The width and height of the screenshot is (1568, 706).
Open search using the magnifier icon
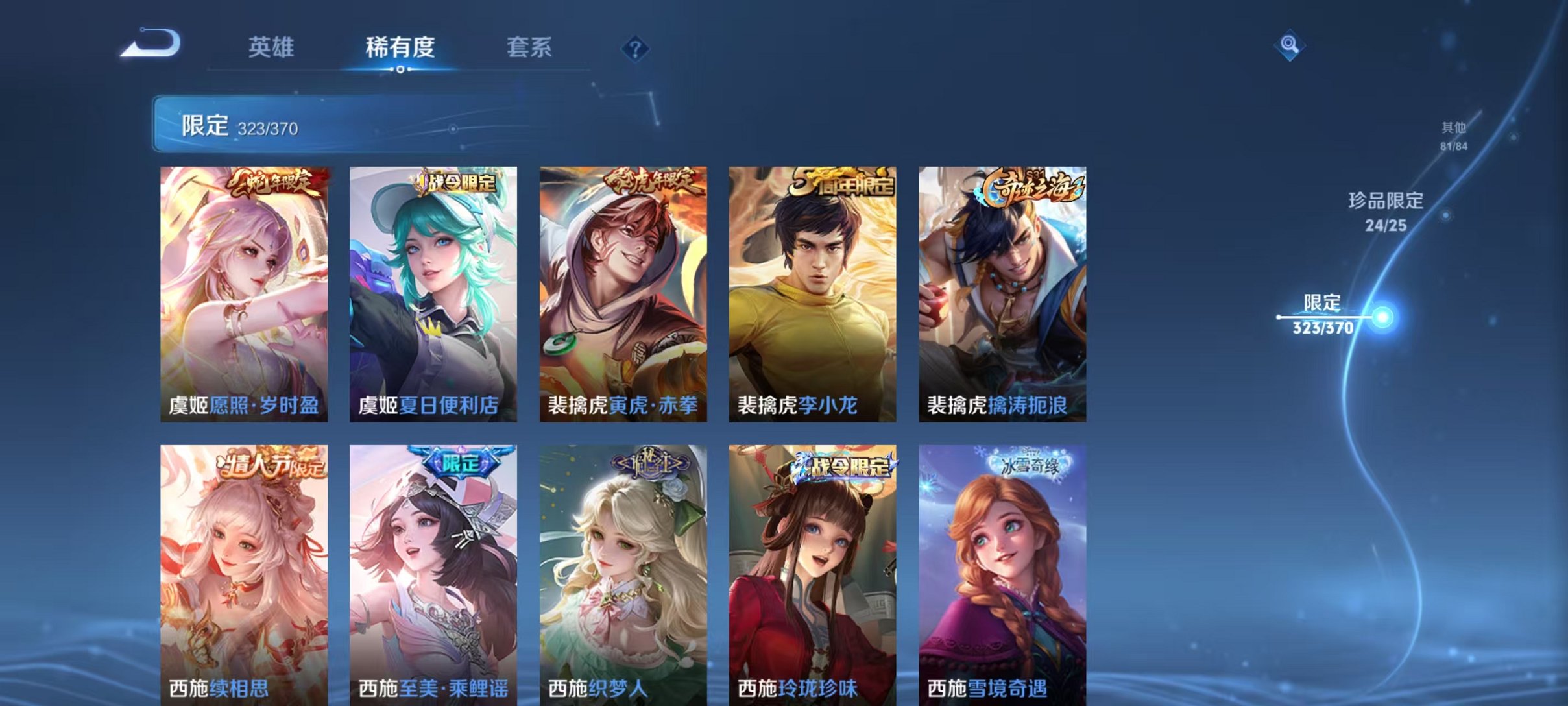1290,45
